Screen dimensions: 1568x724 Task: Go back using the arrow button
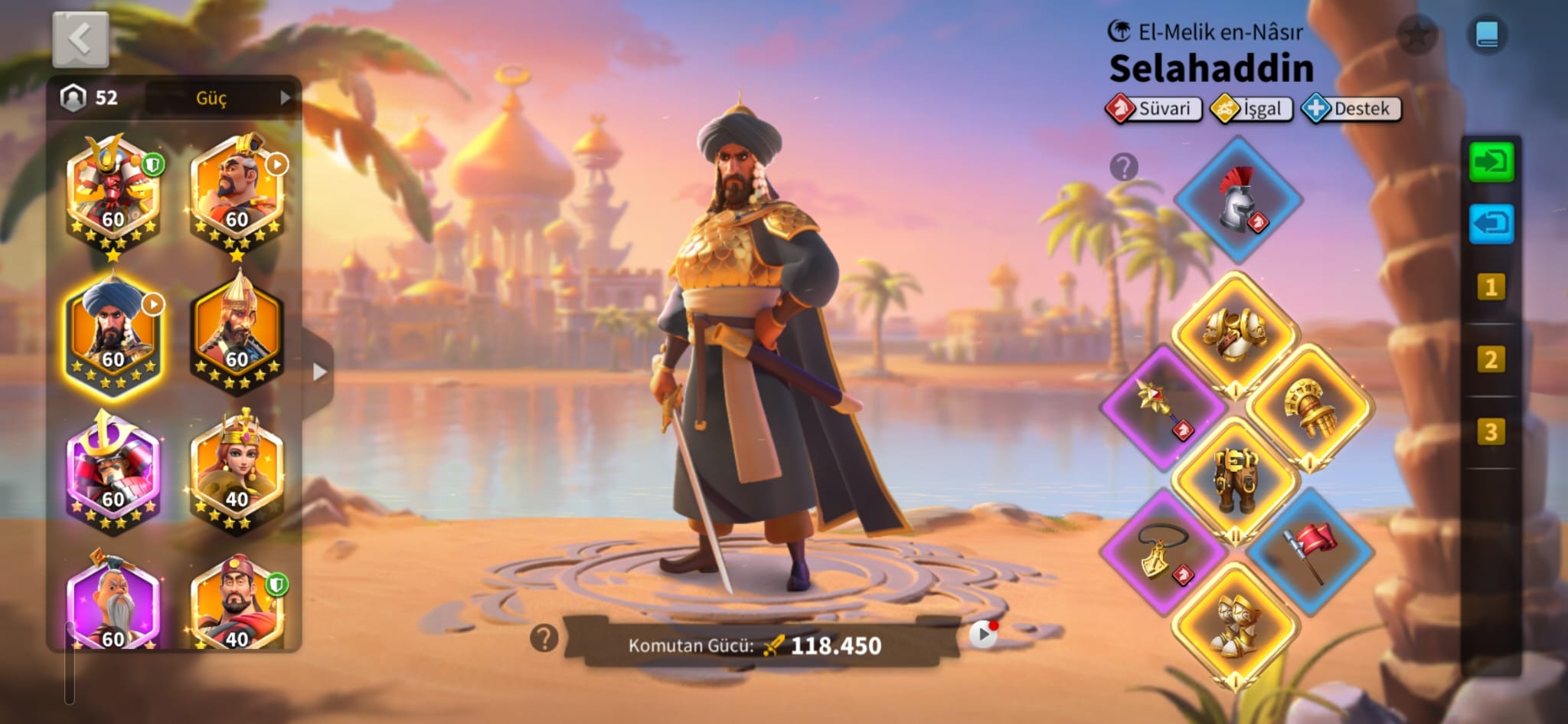[80, 39]
